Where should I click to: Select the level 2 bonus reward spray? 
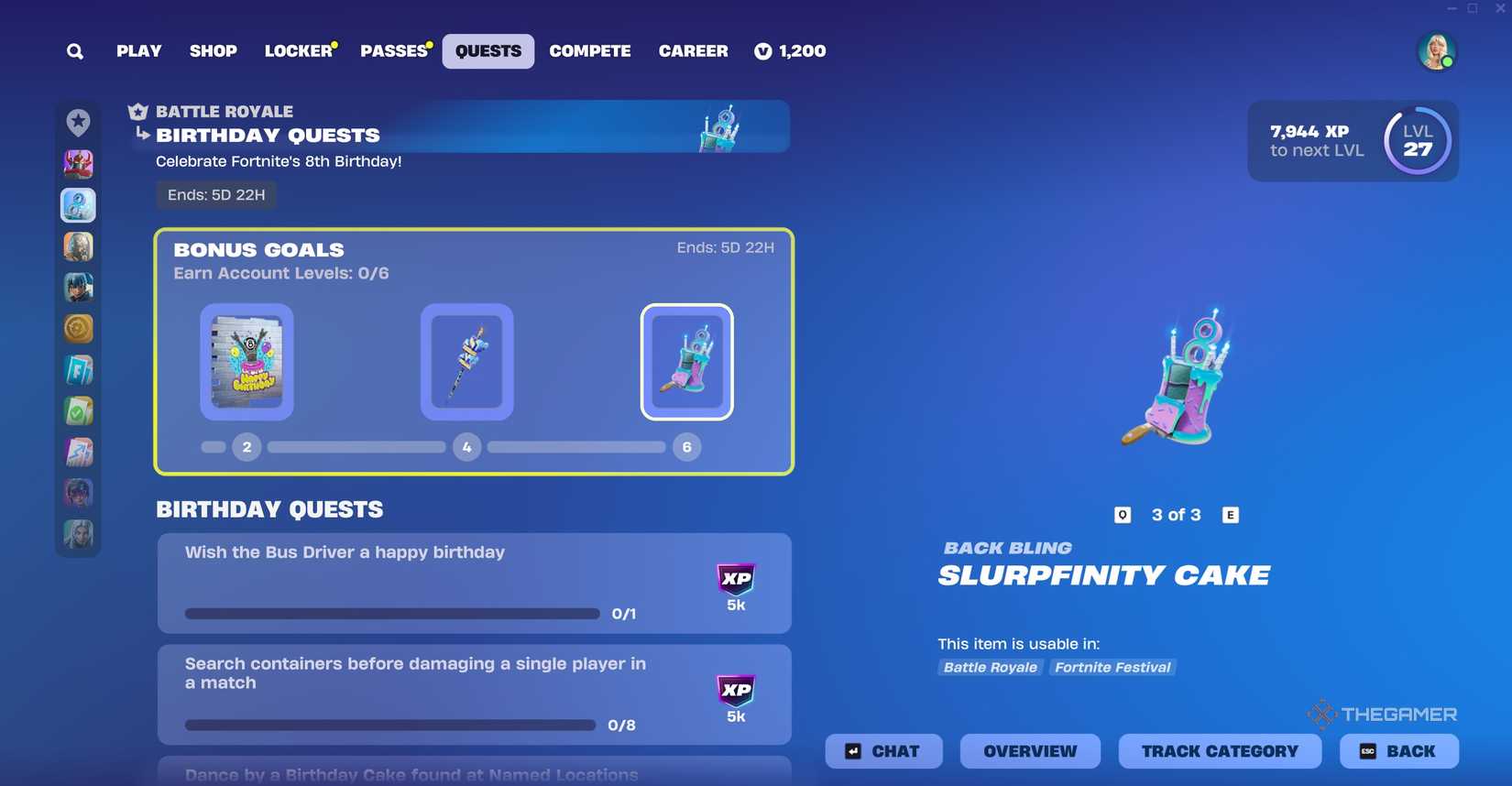coord(247,362)
